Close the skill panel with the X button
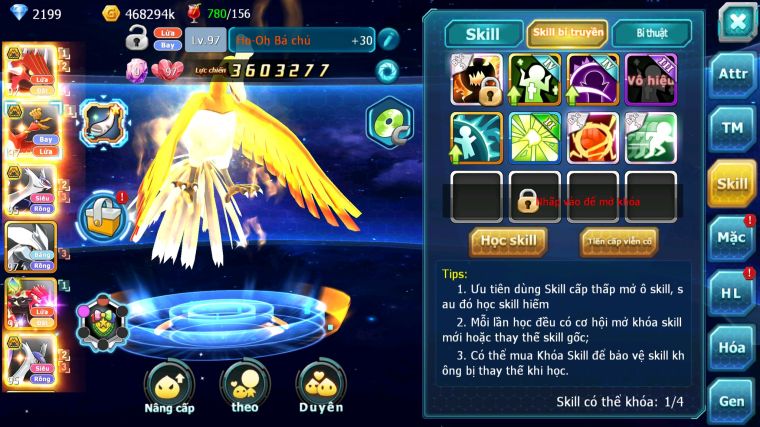This screenshot has height=427, width=760. click(x=736, y=21)
